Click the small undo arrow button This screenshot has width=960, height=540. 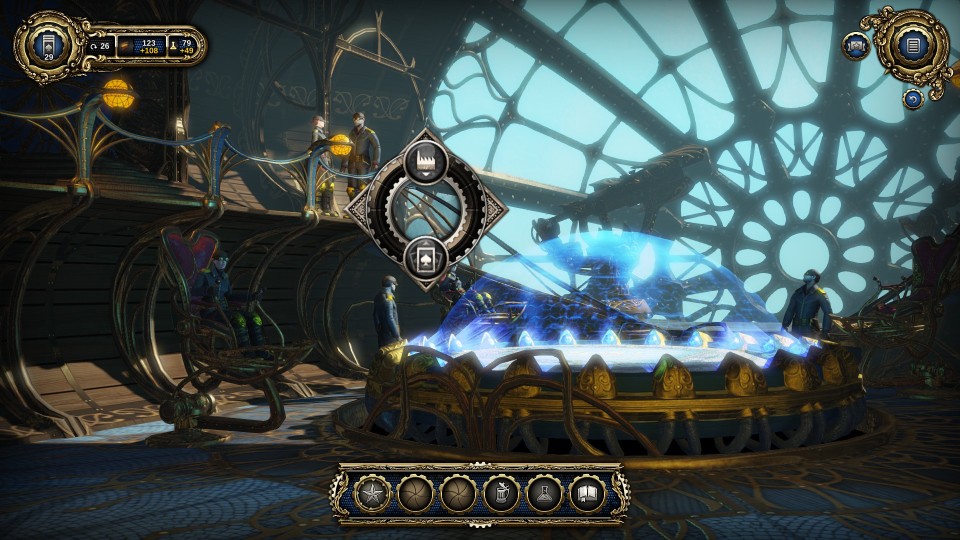(912, 97)
